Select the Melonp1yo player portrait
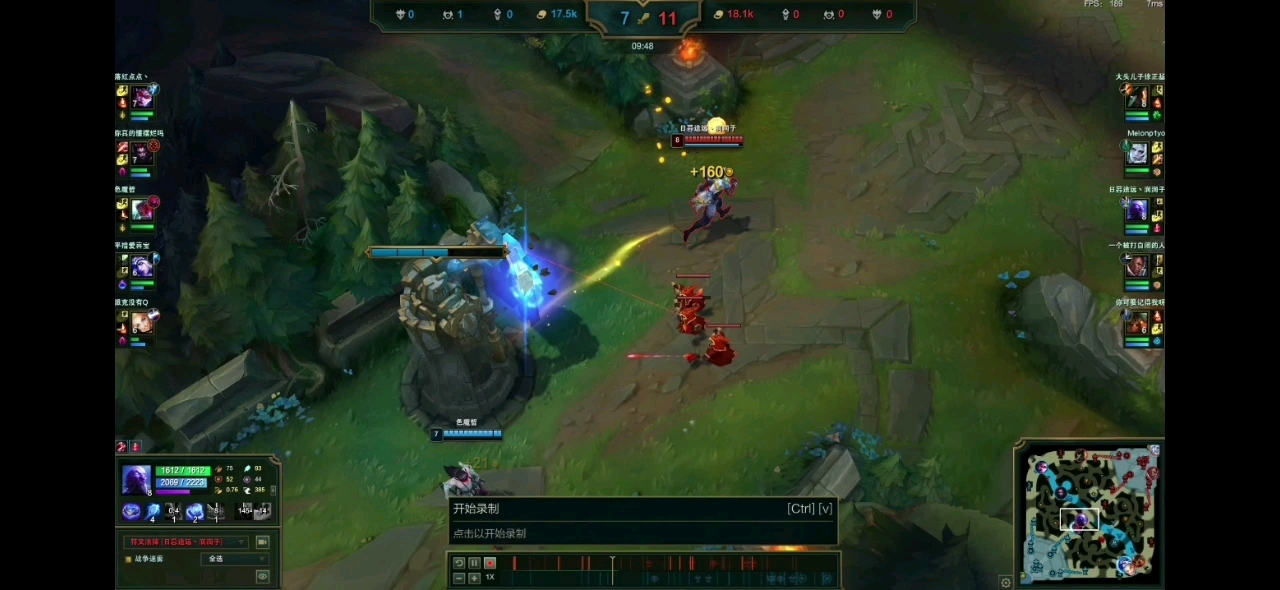The image size is (1280, 590). 1137,154
